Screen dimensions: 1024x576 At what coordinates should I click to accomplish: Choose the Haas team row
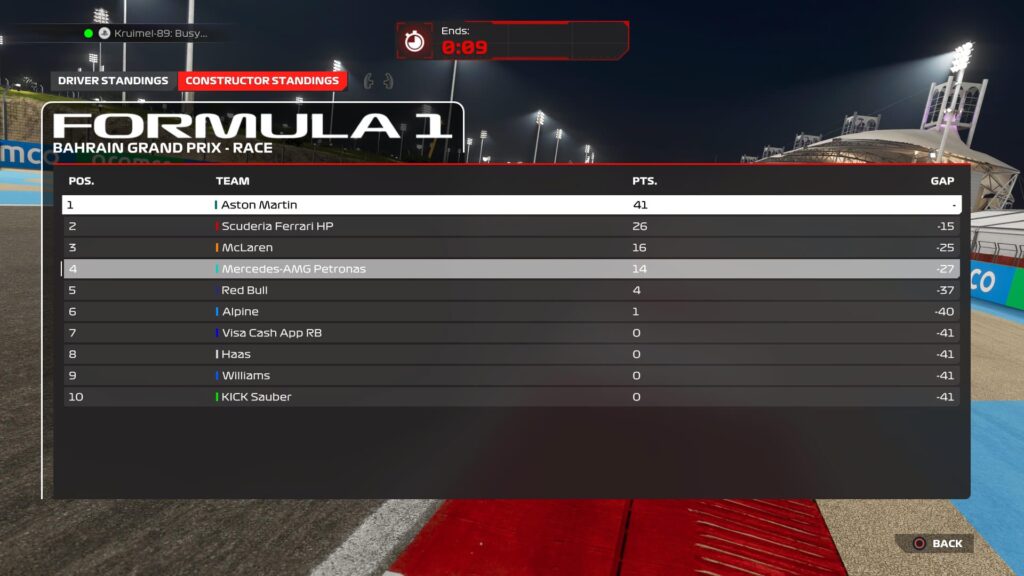pos(510,354)
